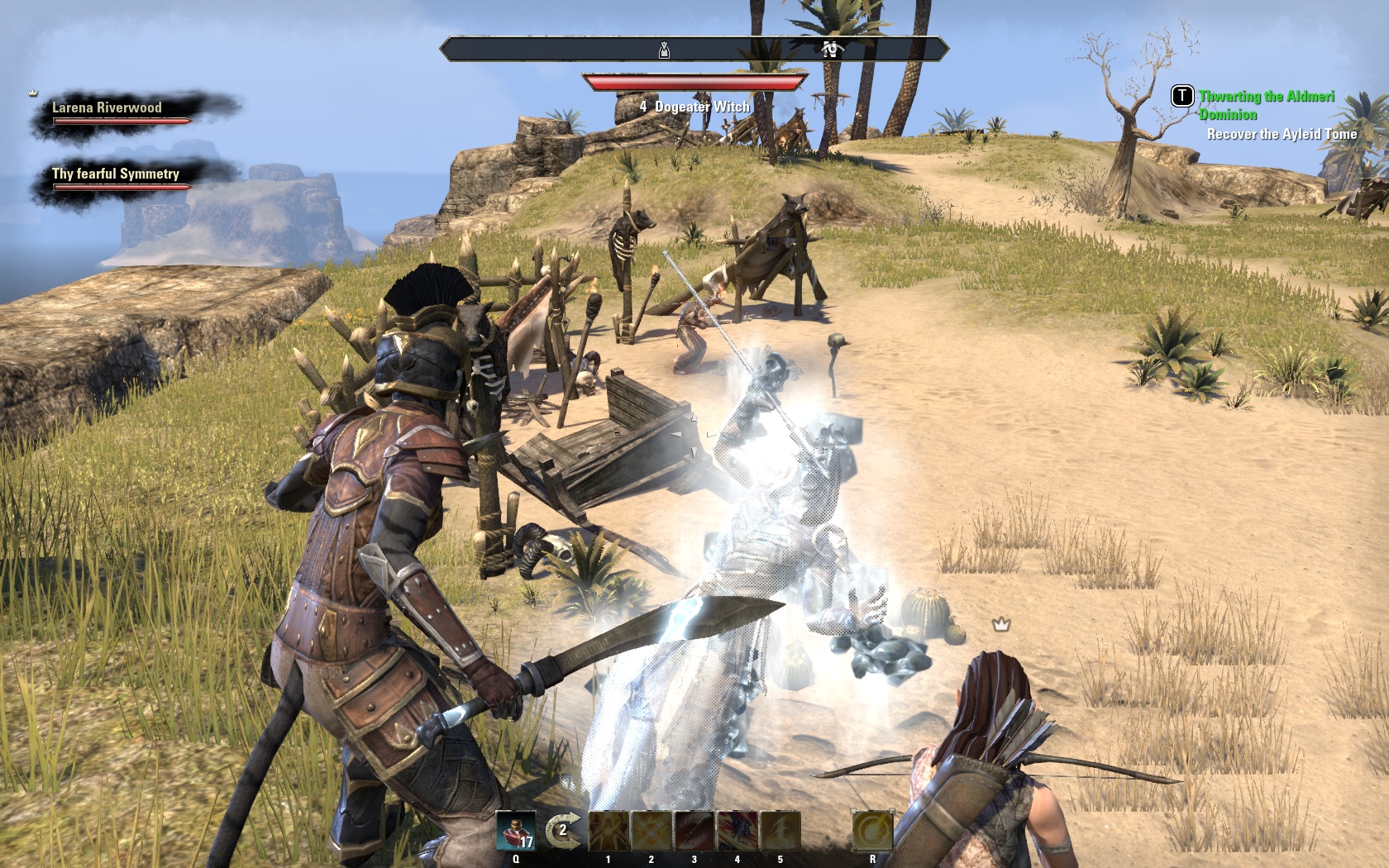Activate the crossed golden beams ability
The image size is (1389, 868).
[652, 830]
